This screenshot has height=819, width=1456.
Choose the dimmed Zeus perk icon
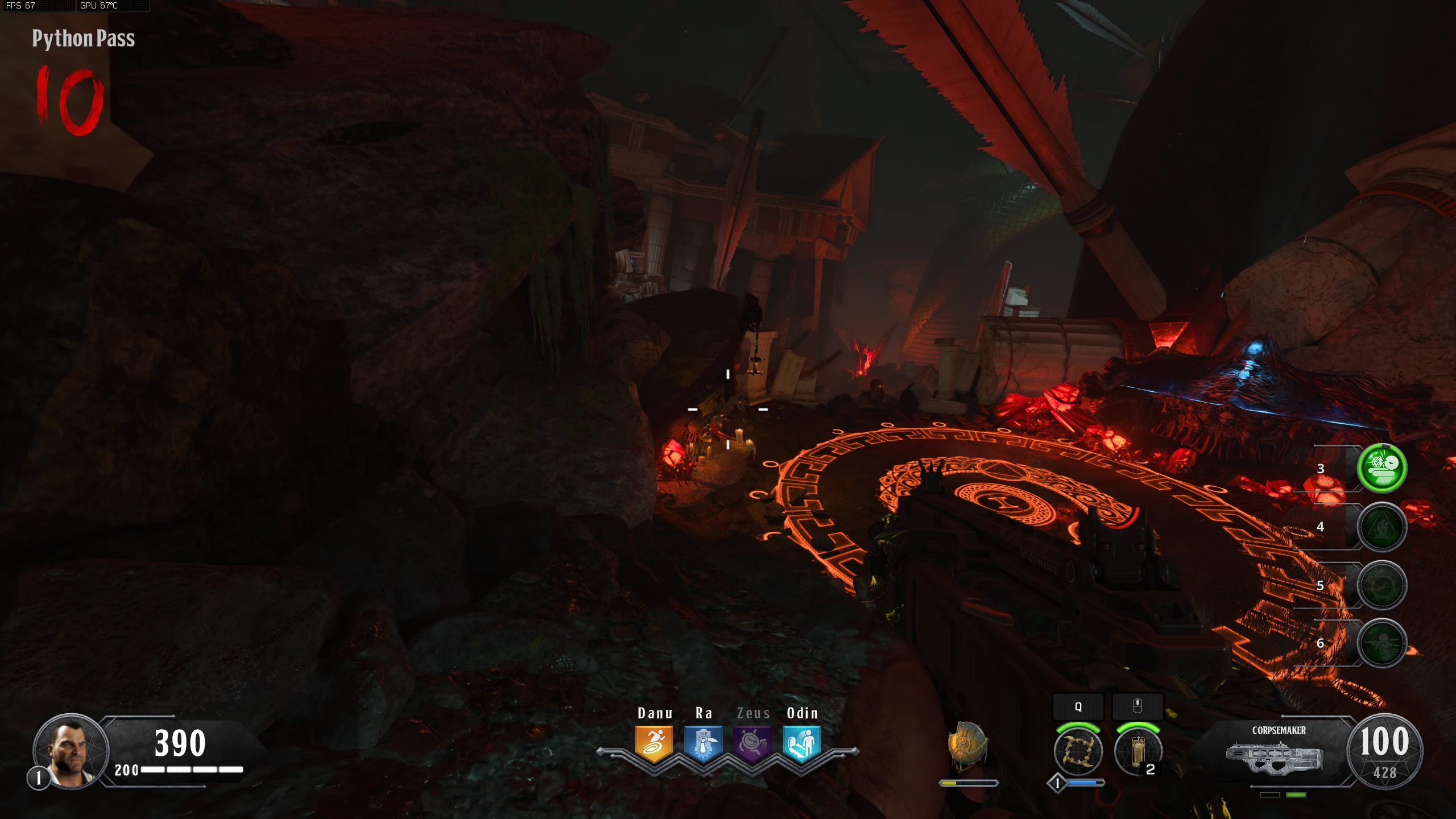pos(752,743)
